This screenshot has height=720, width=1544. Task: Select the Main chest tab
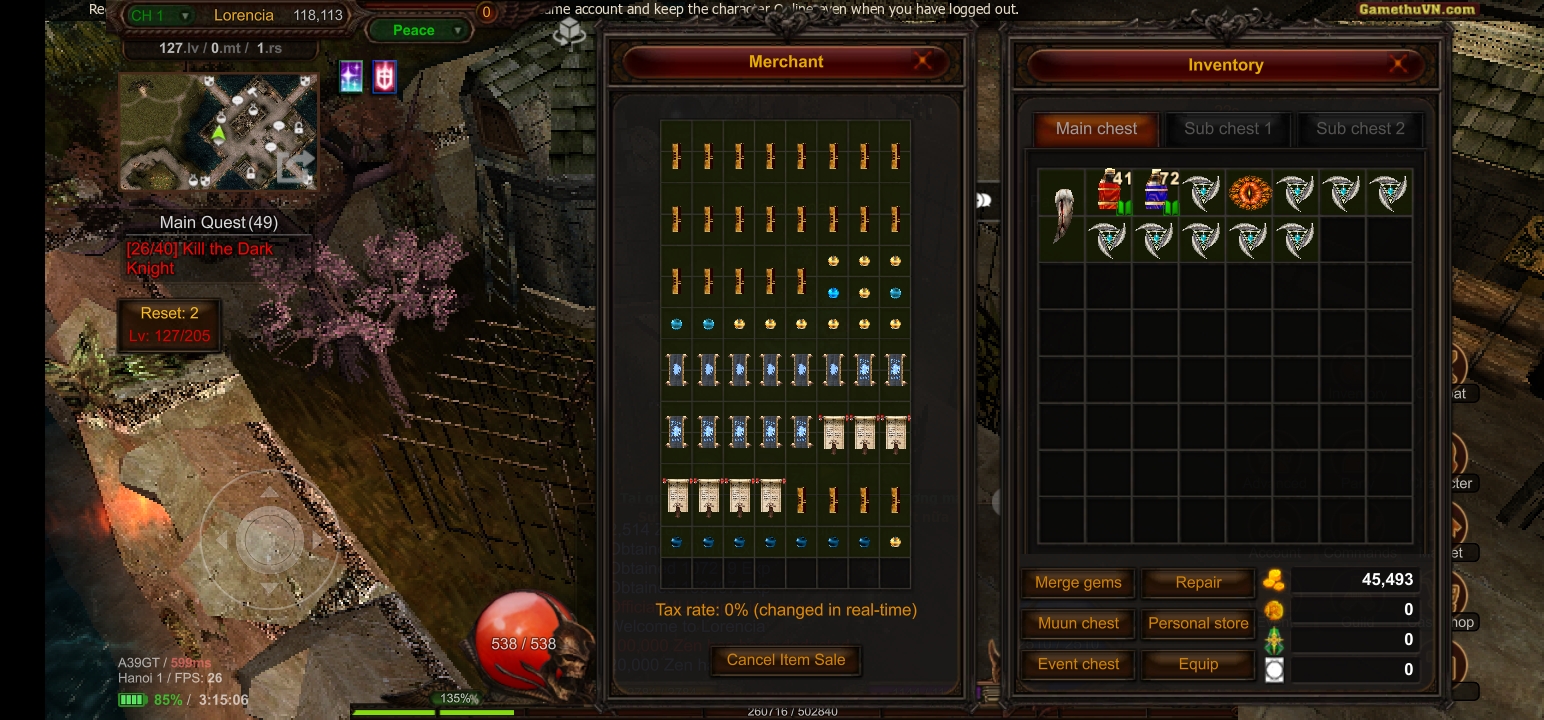tap(1096, 129)
